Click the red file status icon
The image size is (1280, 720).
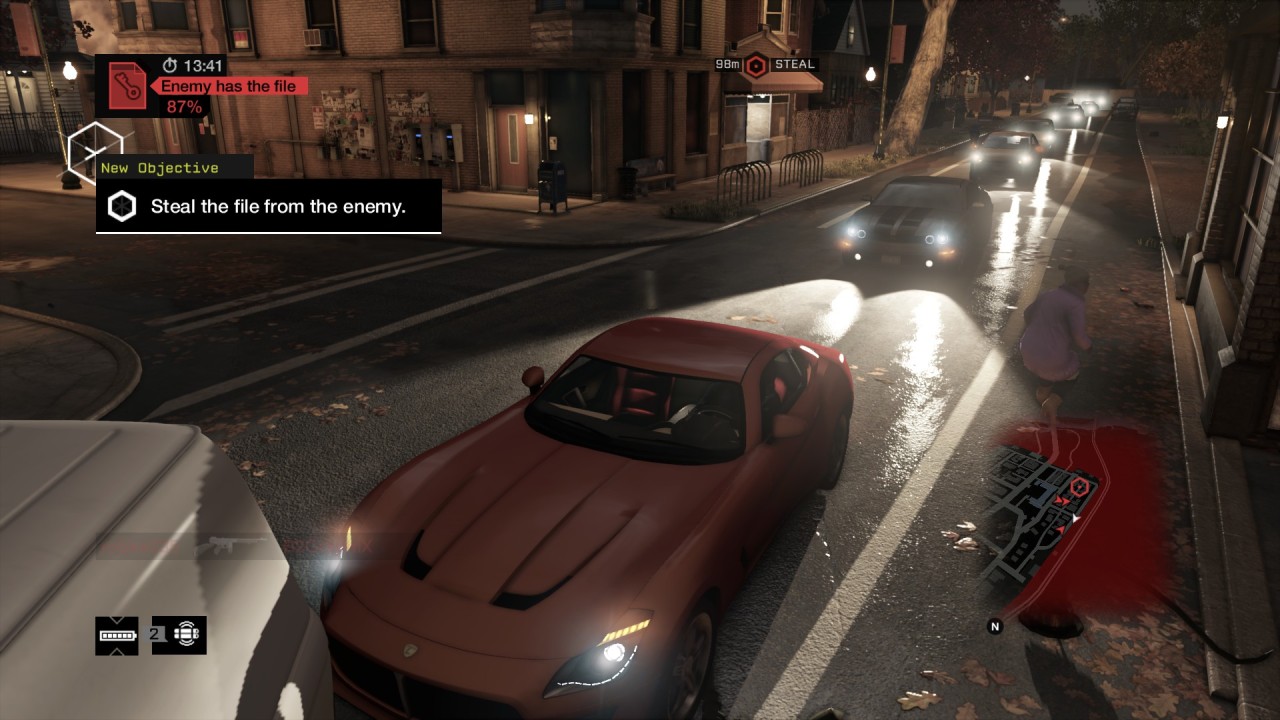click(x=127, y=85)
